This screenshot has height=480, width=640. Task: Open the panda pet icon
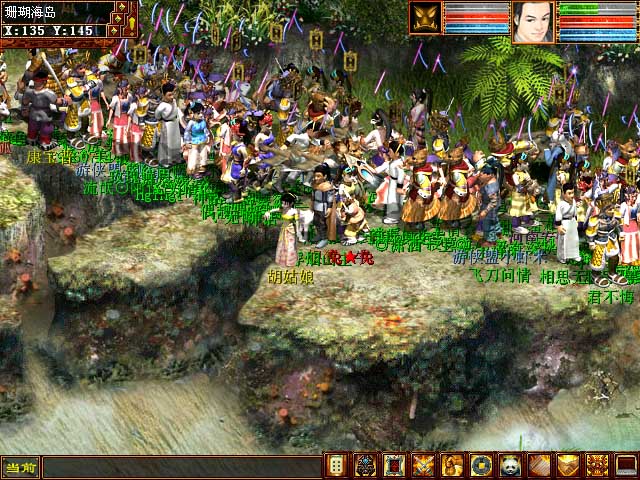(x=511, y=466)
